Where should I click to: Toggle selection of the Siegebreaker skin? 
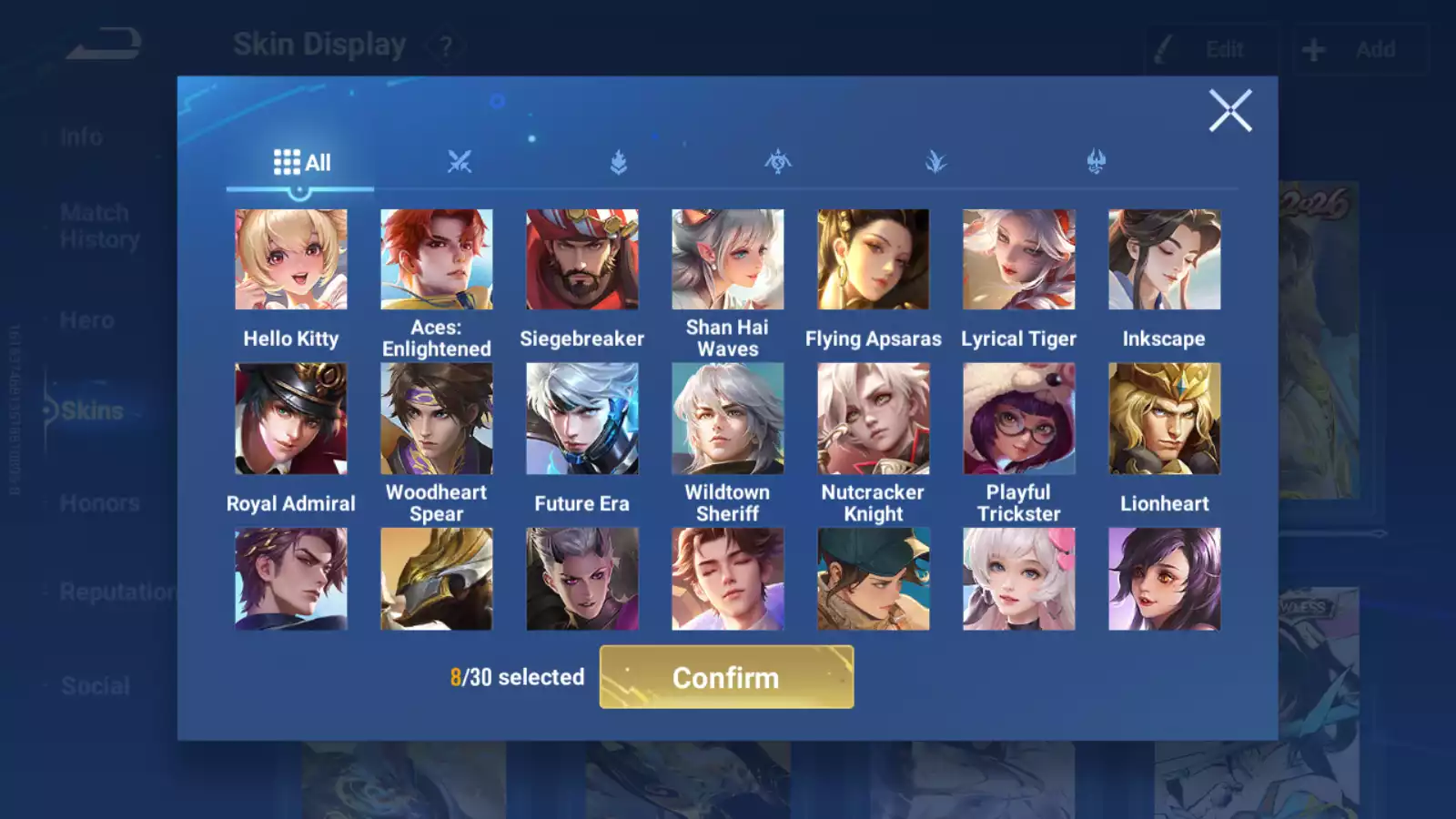click(582, 258)
